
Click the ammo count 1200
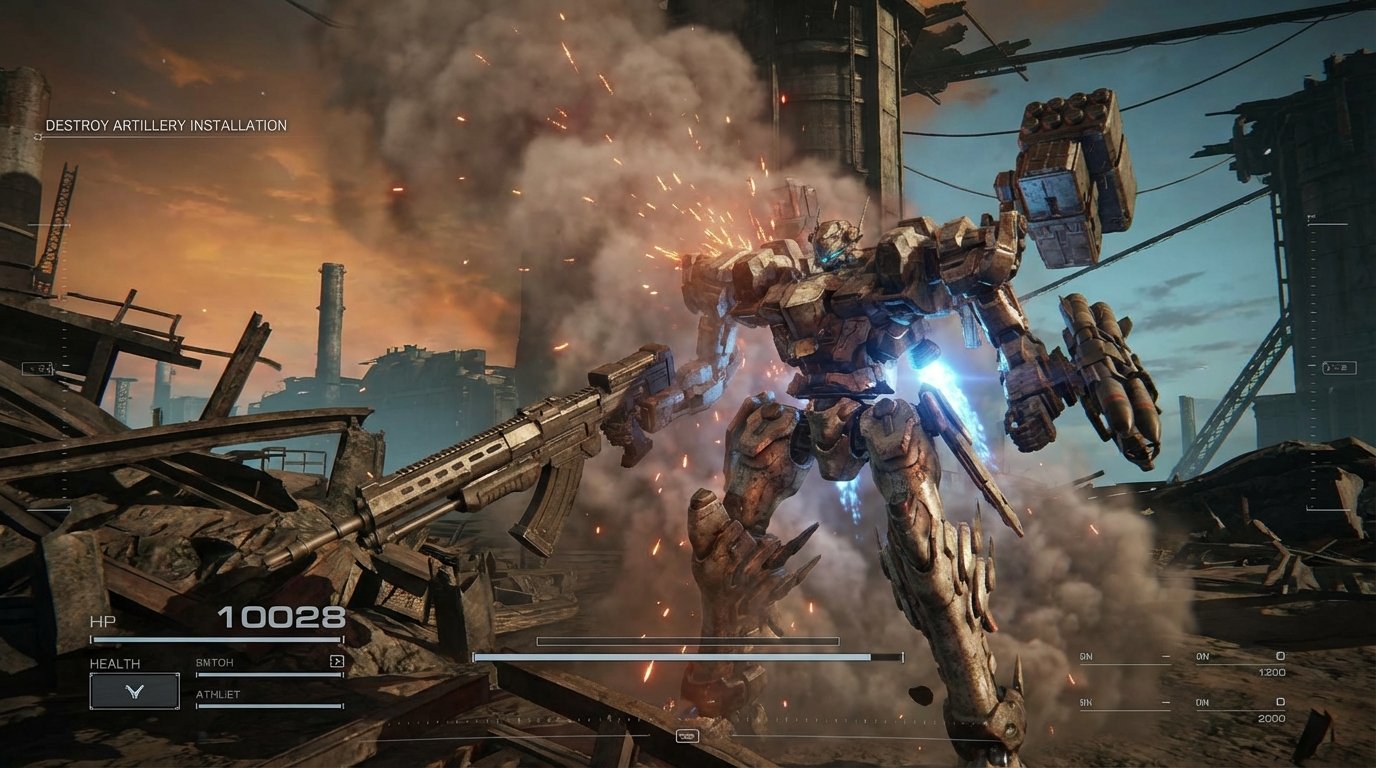pyautogui.click(x=1272, y=673)
